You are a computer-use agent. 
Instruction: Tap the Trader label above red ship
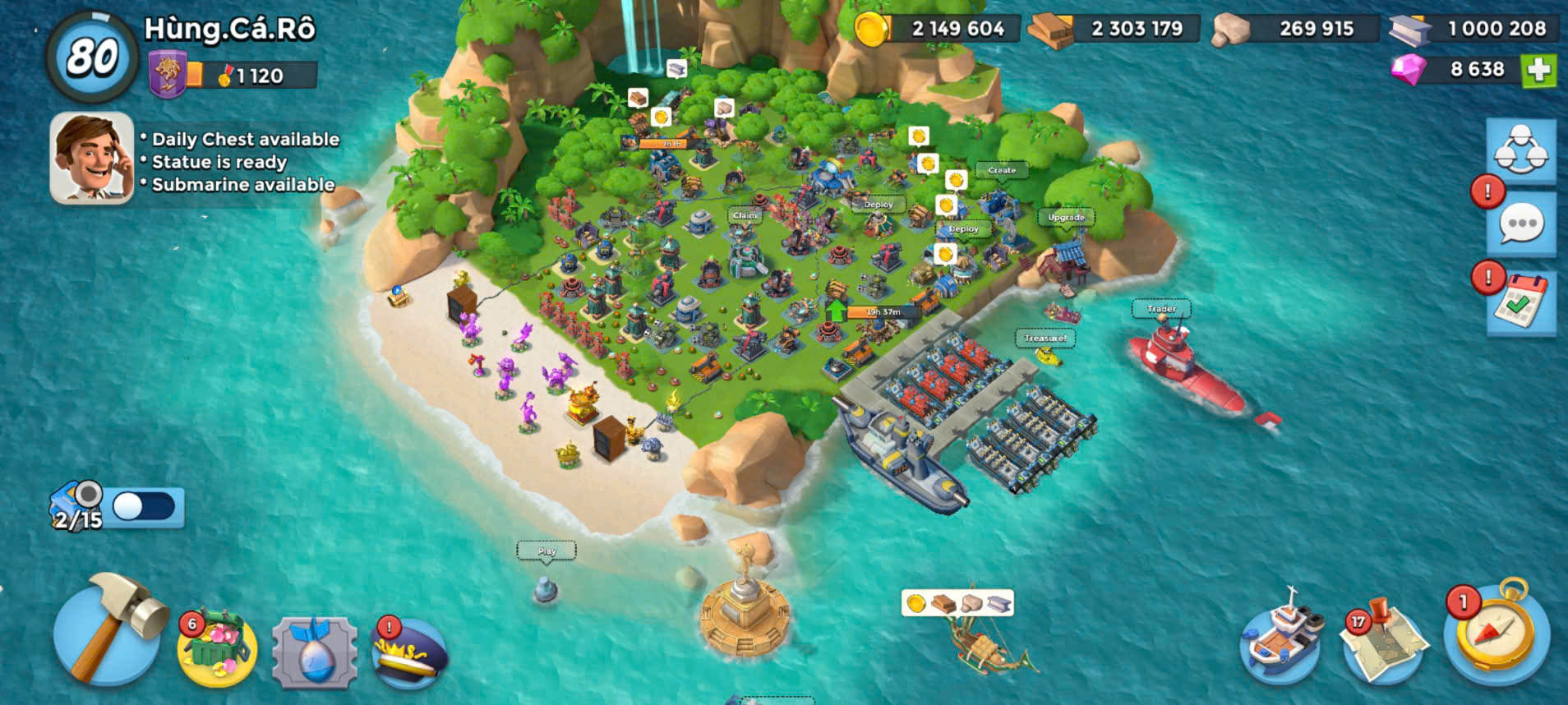(1161, 309)
